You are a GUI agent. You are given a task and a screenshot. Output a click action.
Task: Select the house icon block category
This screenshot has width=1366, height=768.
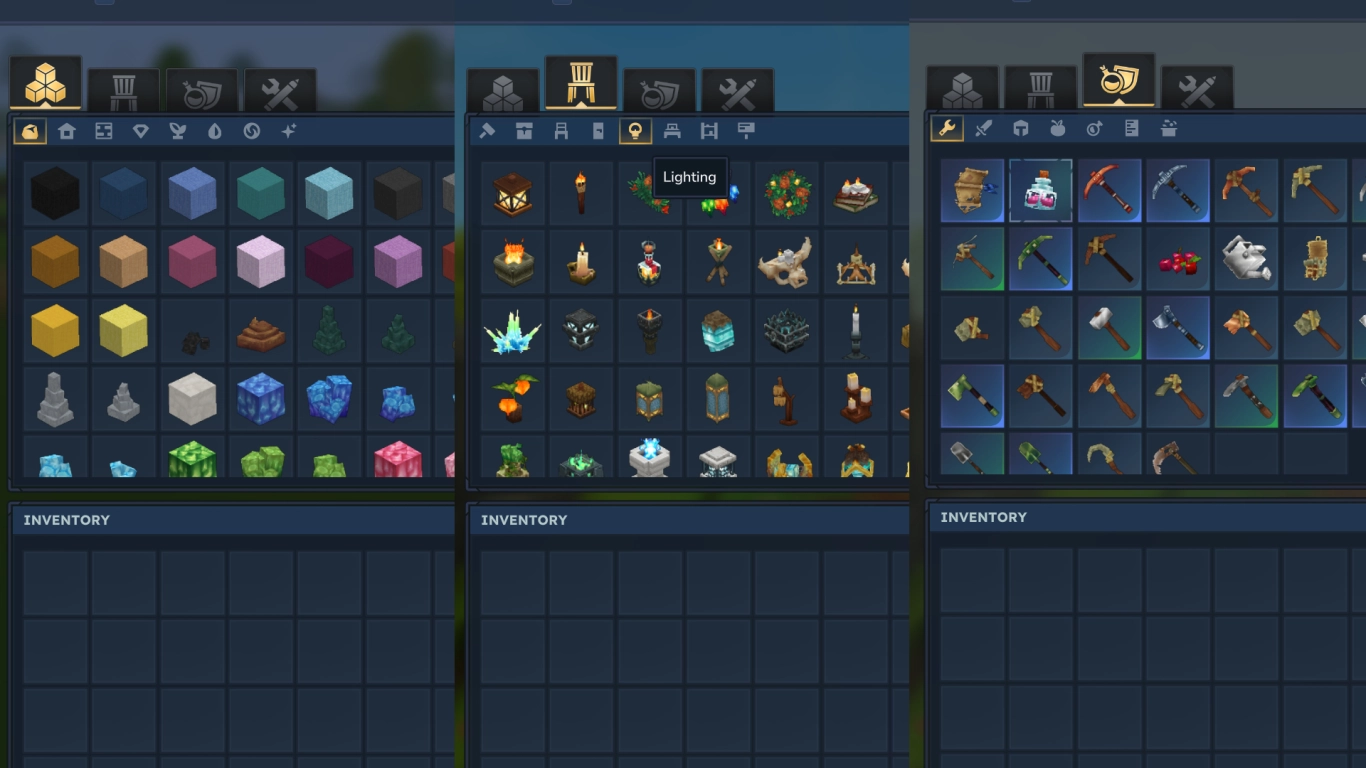coord(67,130)
